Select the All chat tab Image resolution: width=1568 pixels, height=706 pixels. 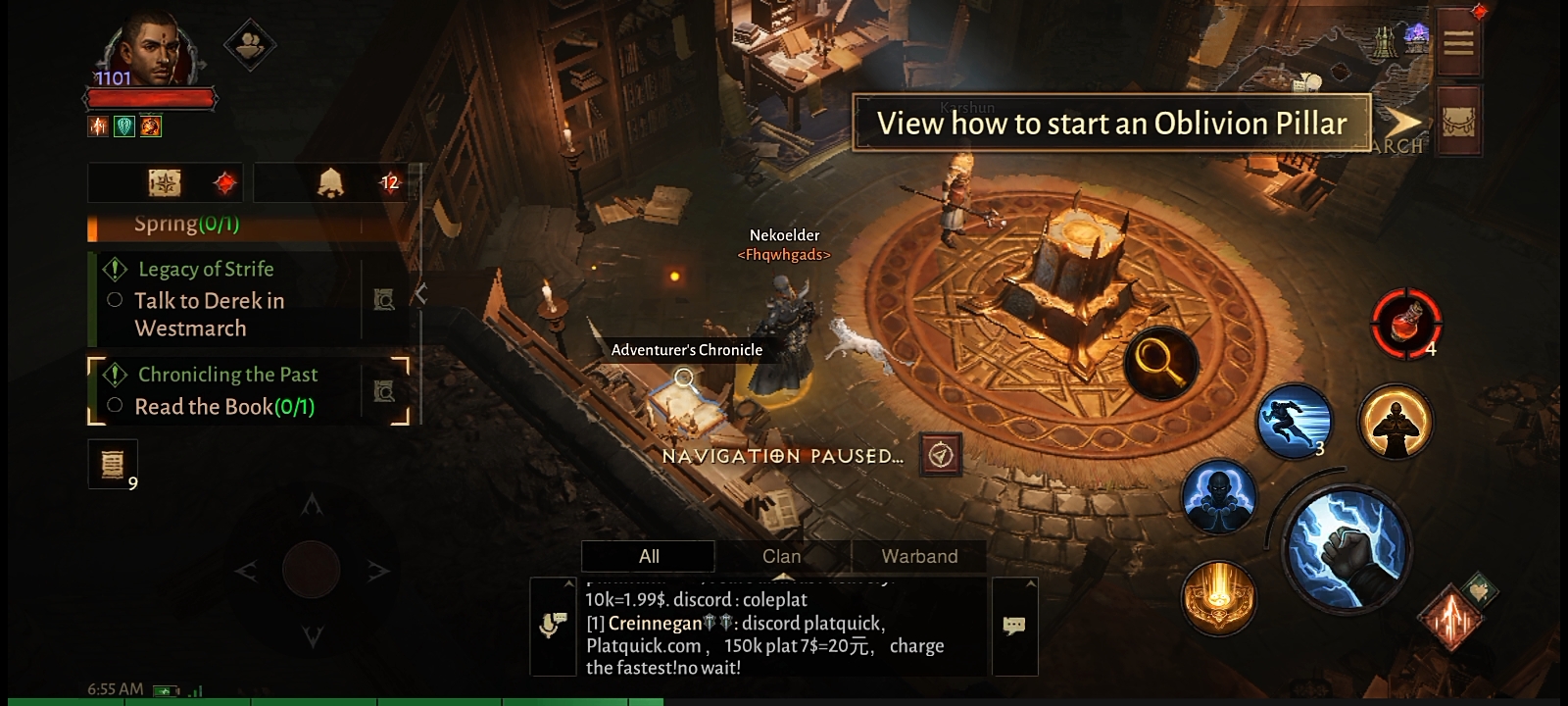649,556
